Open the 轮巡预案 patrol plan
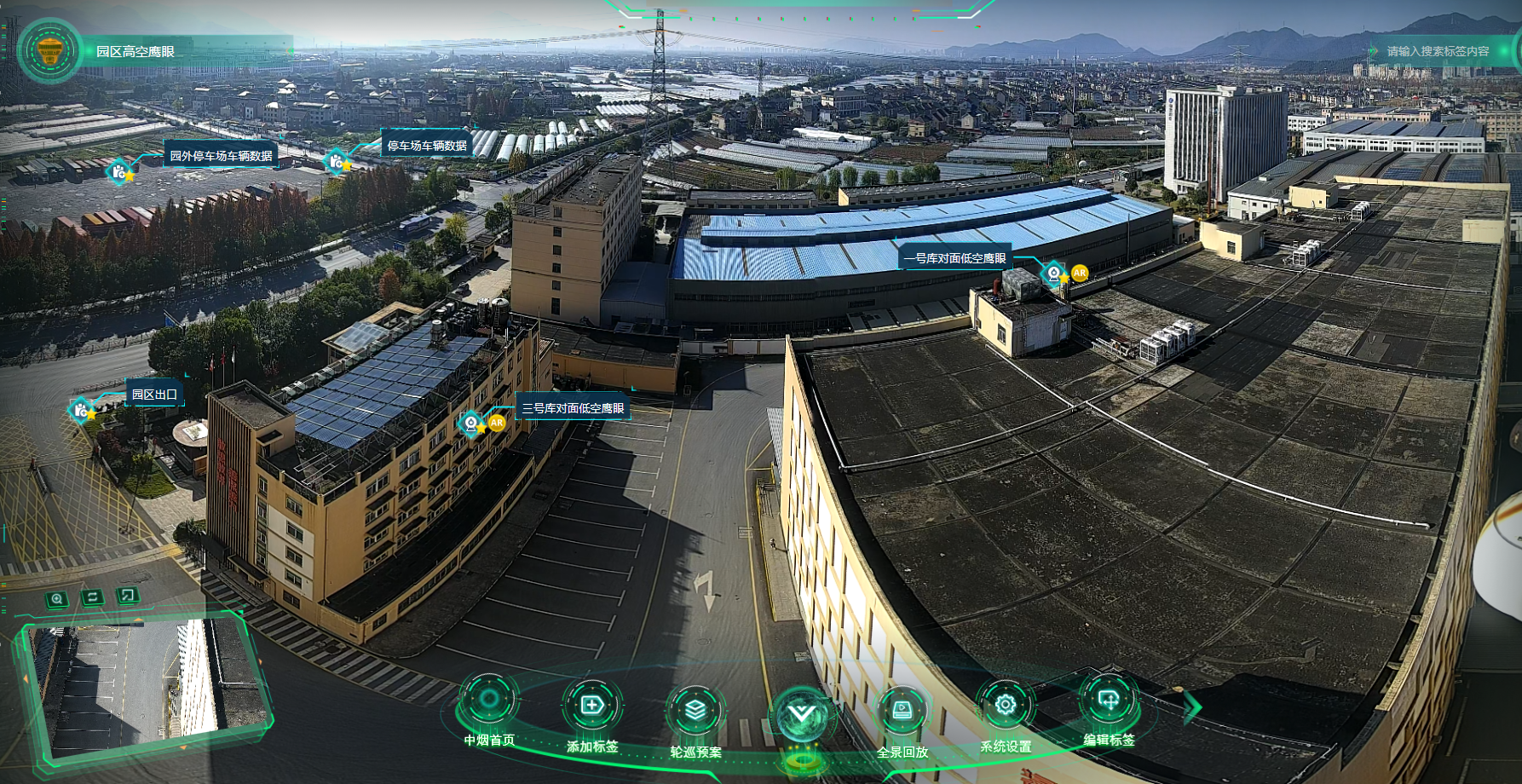1522x784 pixels. [695, 710]
